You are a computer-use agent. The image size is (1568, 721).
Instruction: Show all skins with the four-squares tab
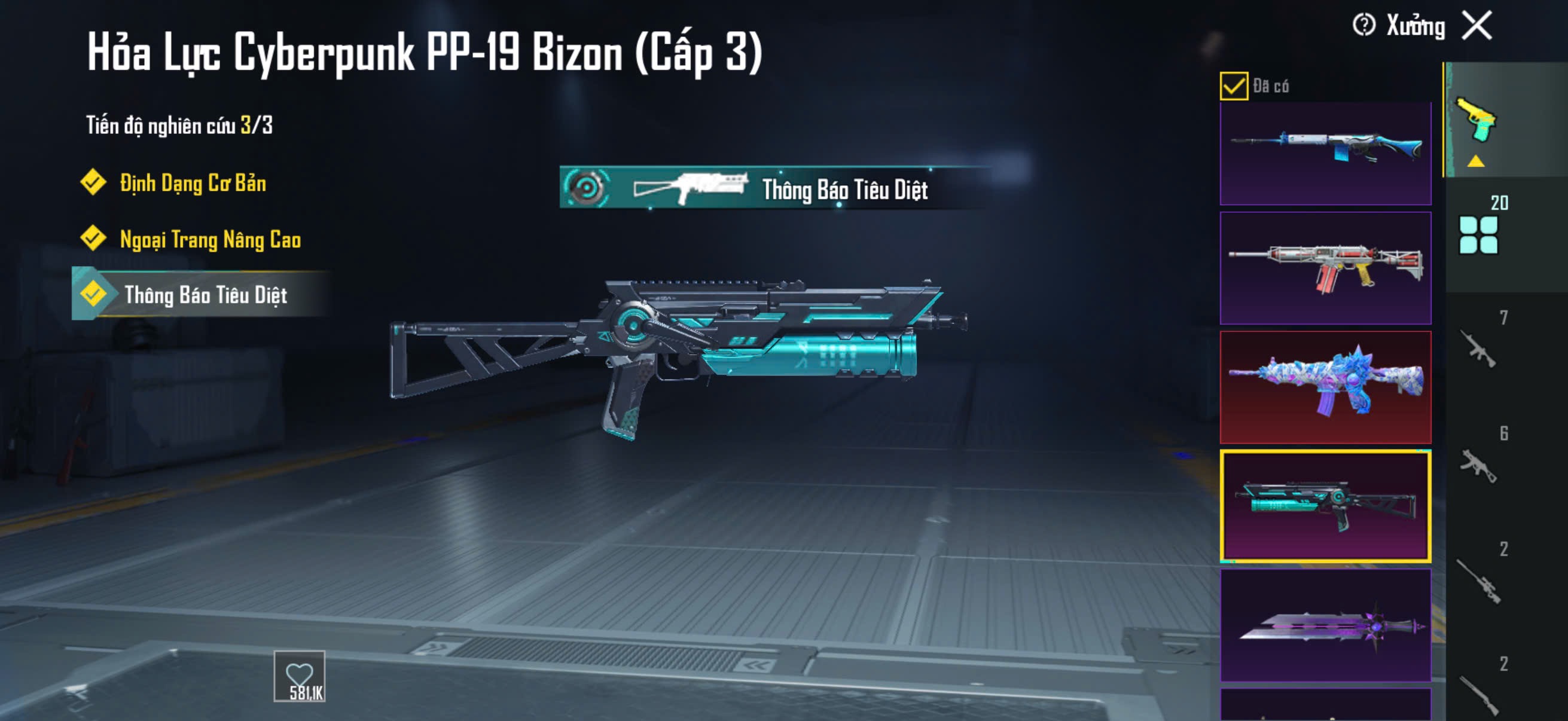pyautogui.click(x=1478, y=234)
